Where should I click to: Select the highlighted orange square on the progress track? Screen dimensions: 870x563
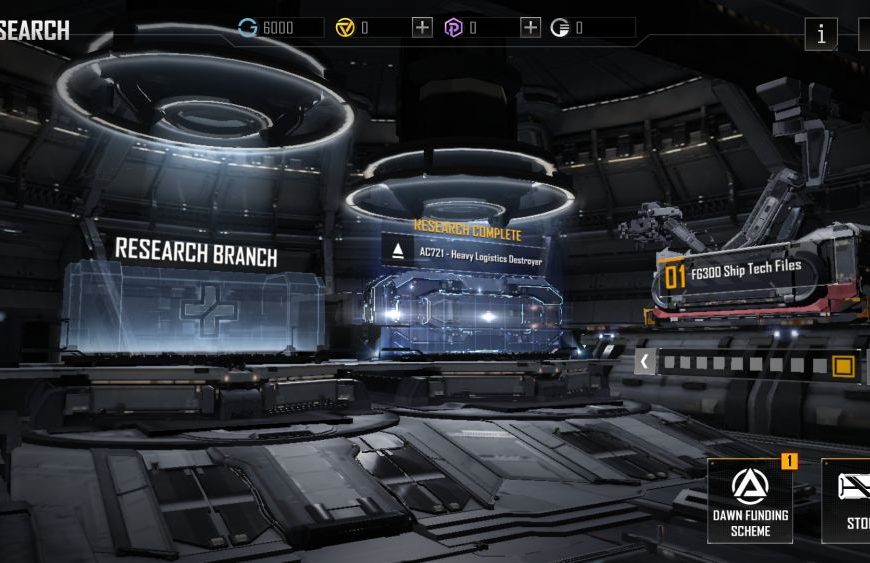click(843, 366)
